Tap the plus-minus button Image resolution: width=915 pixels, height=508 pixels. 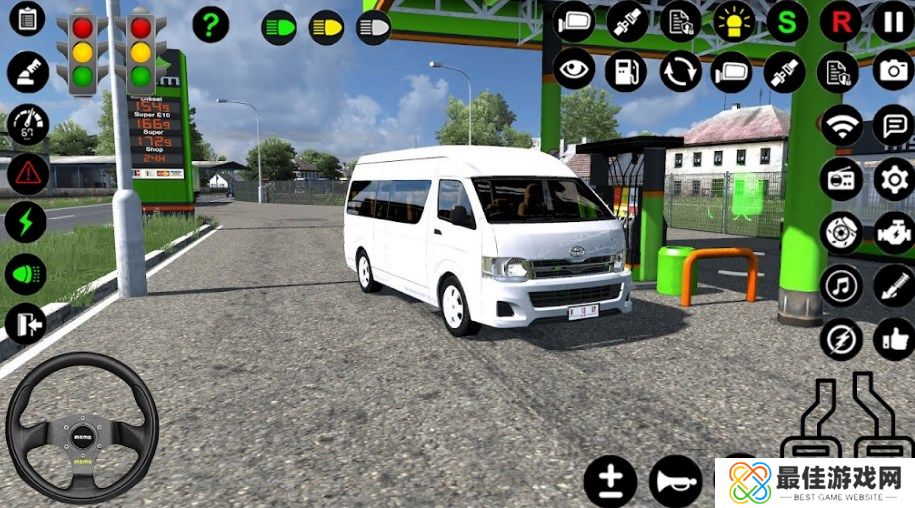609,482
